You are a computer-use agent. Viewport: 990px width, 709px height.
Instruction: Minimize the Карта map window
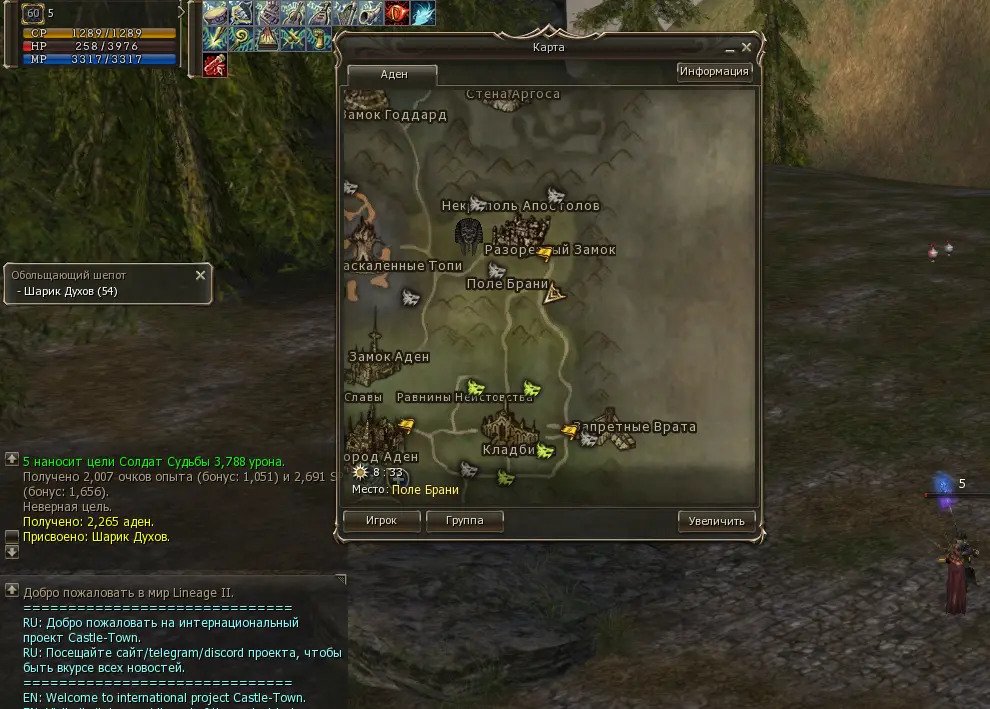730,48
